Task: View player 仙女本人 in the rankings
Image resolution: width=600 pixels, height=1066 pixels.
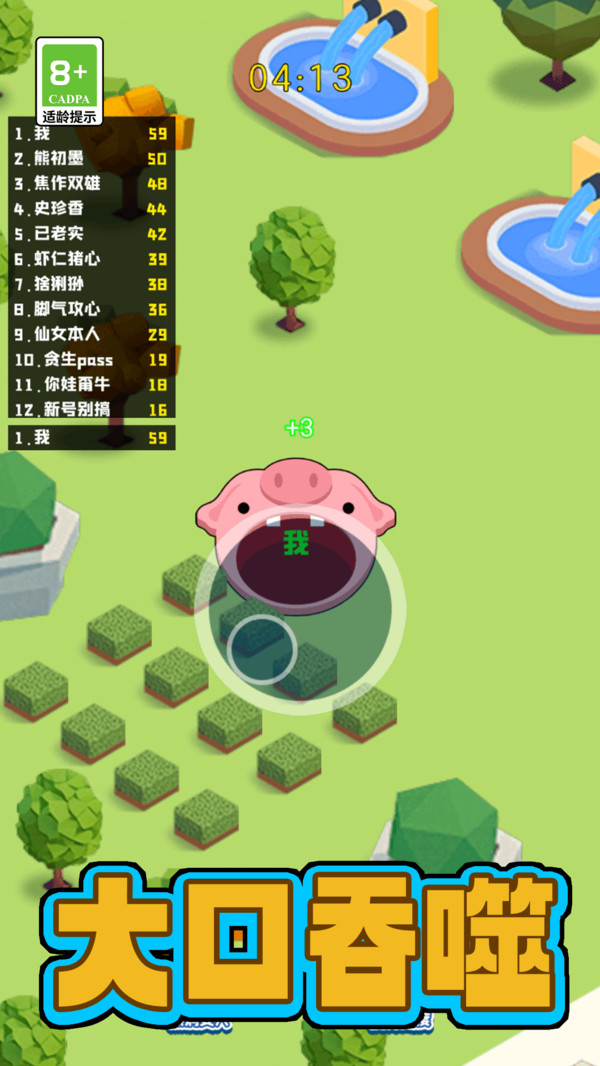Action: pos(90,334)
